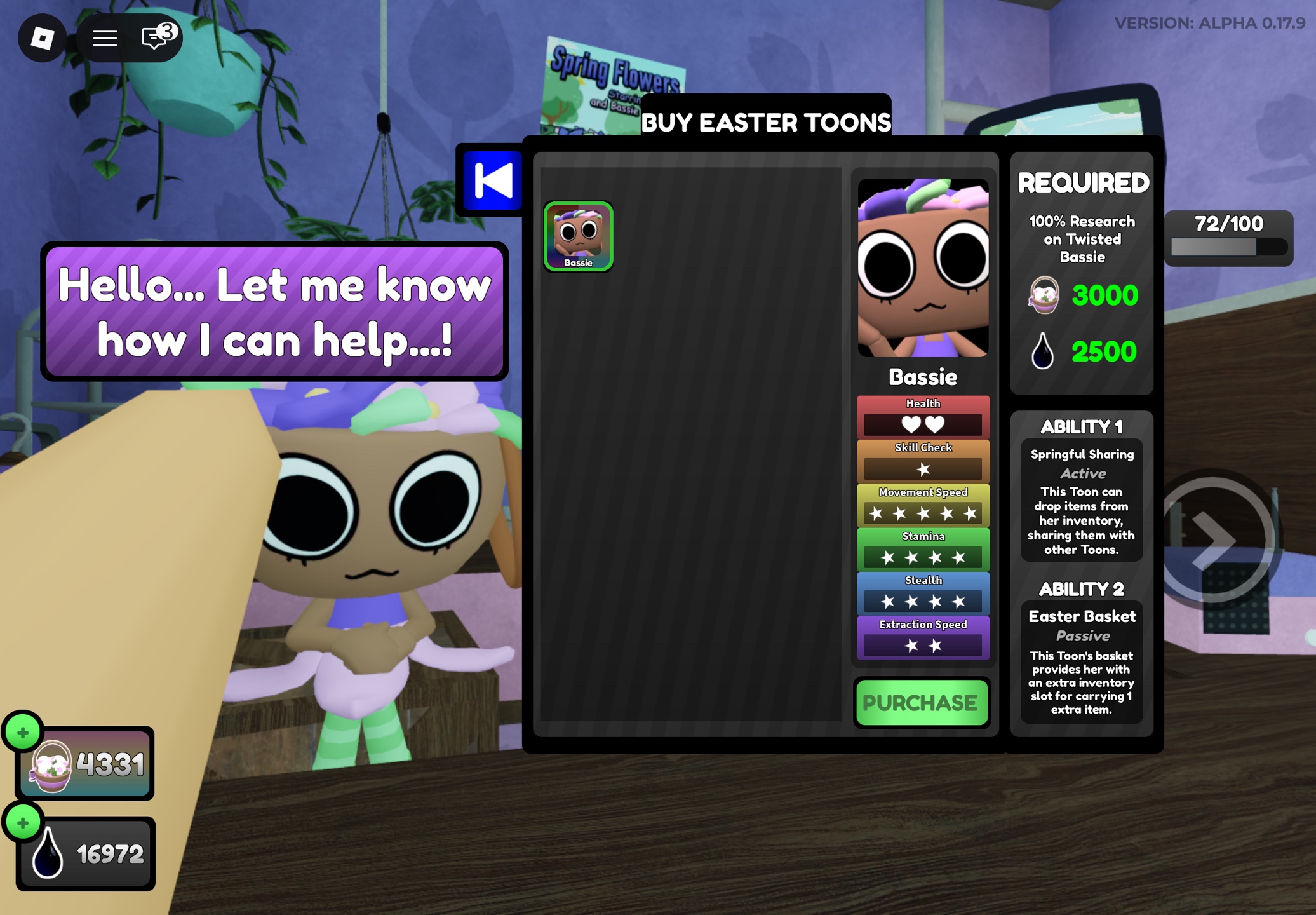Select the Bassie toon thumbnail

point(578,236)
